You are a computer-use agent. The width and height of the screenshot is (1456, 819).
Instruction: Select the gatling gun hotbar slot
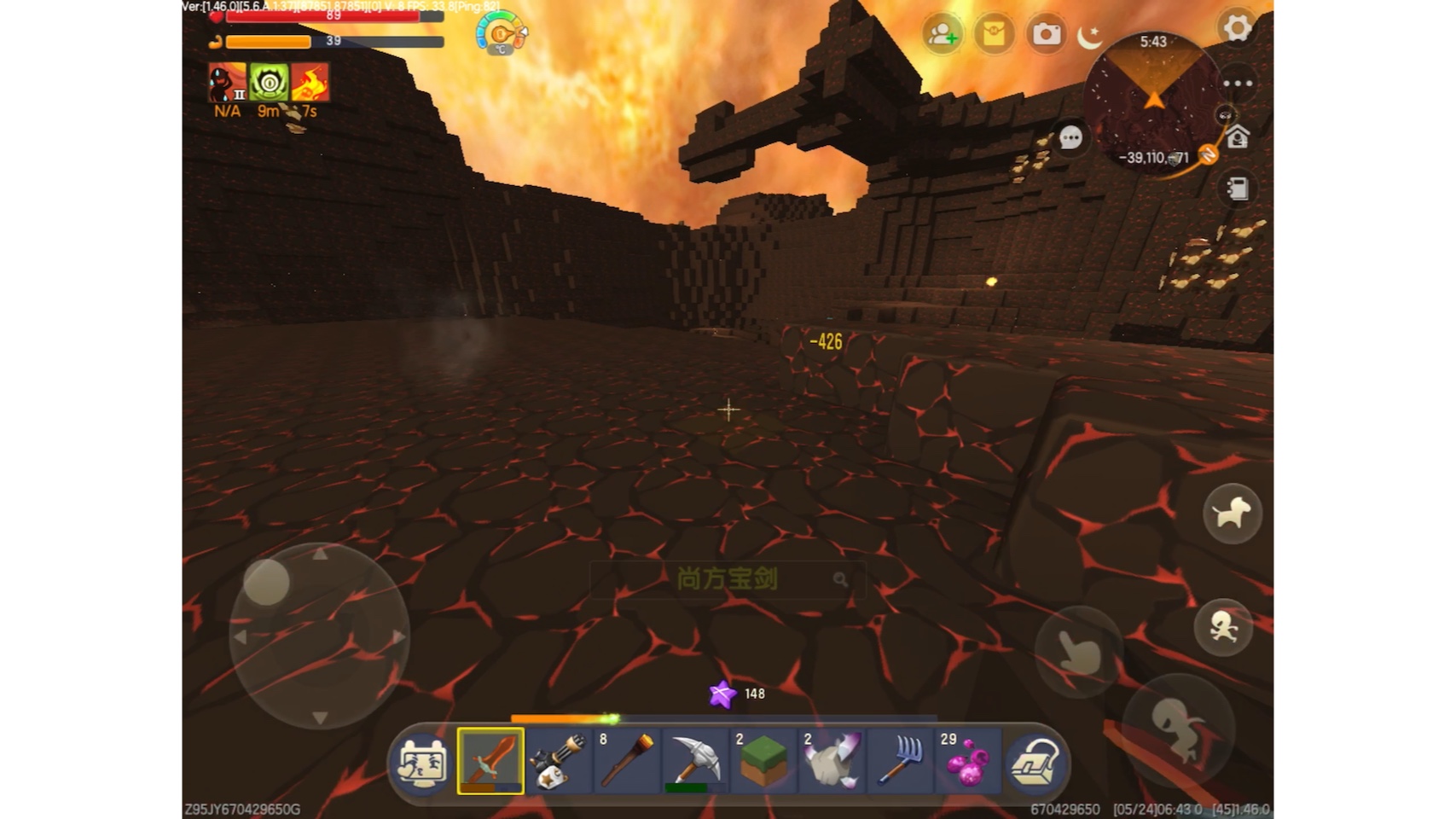559,761
